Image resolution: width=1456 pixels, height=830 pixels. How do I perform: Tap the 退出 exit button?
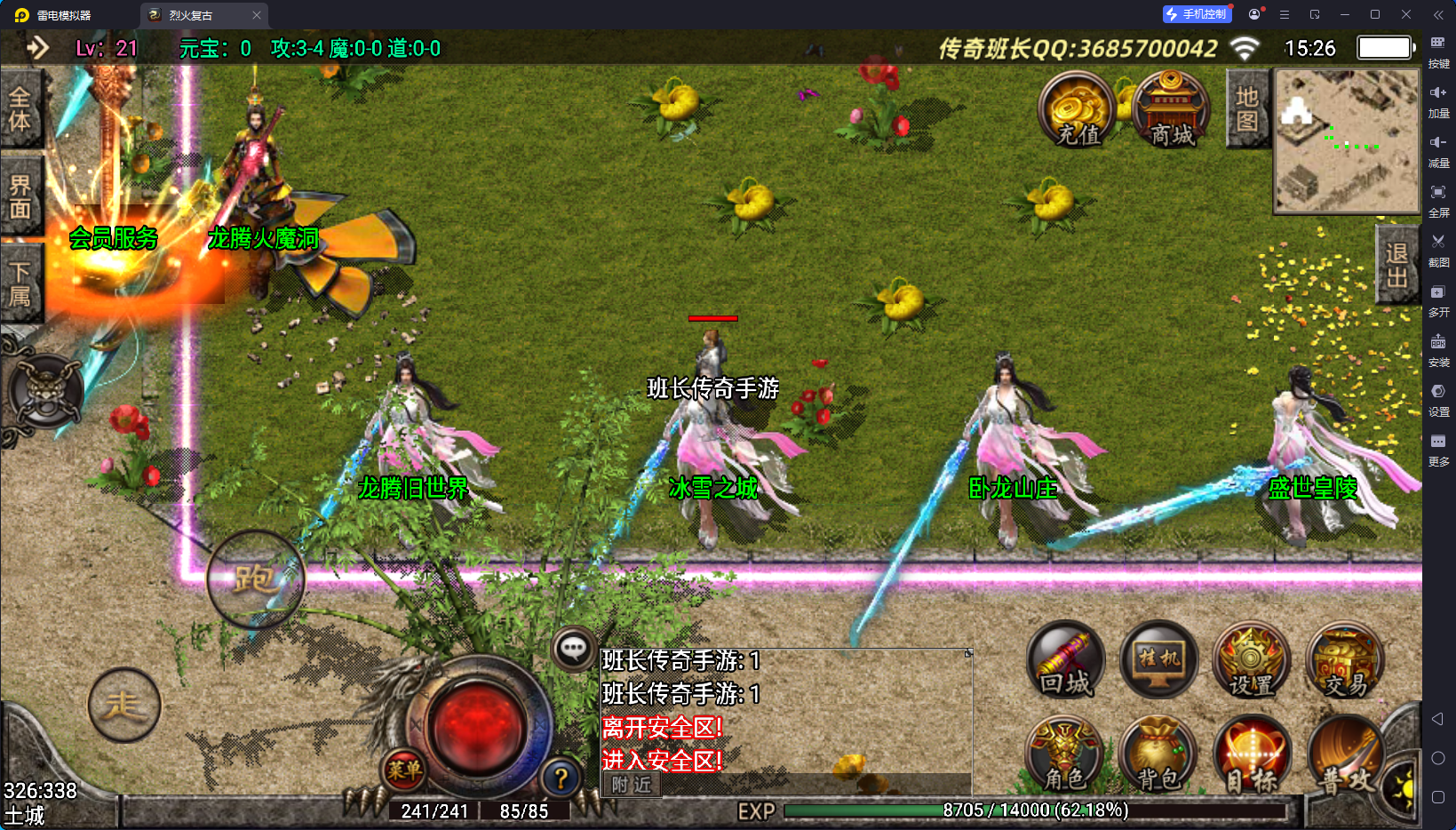tap(1396, 265)
